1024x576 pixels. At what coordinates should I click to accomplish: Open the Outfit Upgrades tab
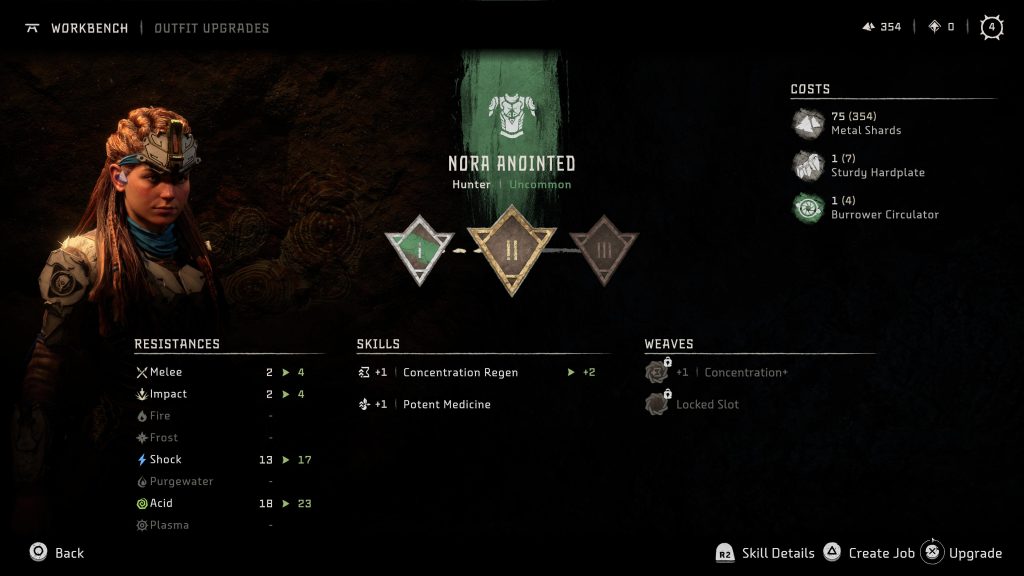pyautogui.click(x=211, y=28)
